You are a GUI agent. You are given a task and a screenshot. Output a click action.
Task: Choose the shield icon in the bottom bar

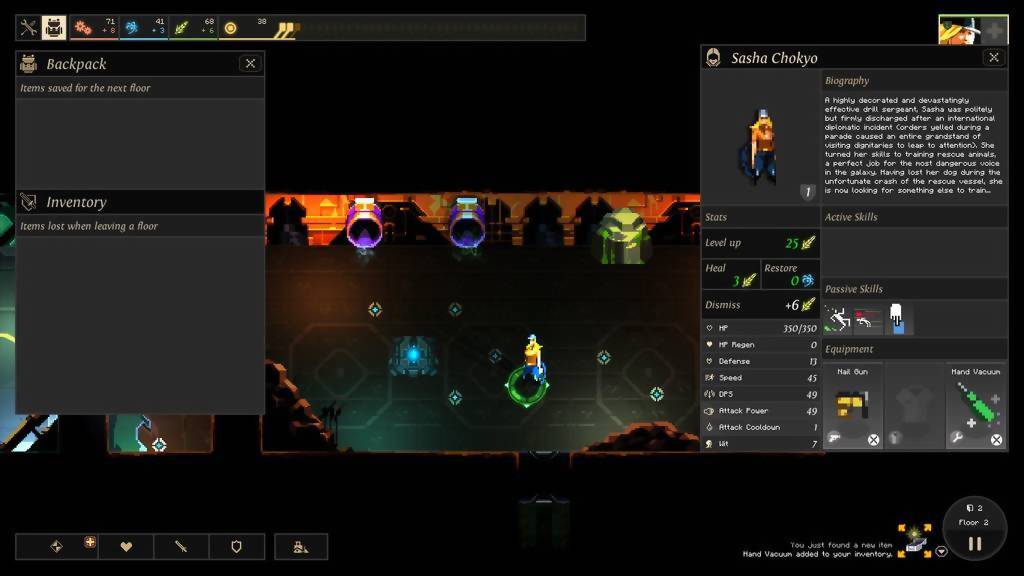click(237, 547)
